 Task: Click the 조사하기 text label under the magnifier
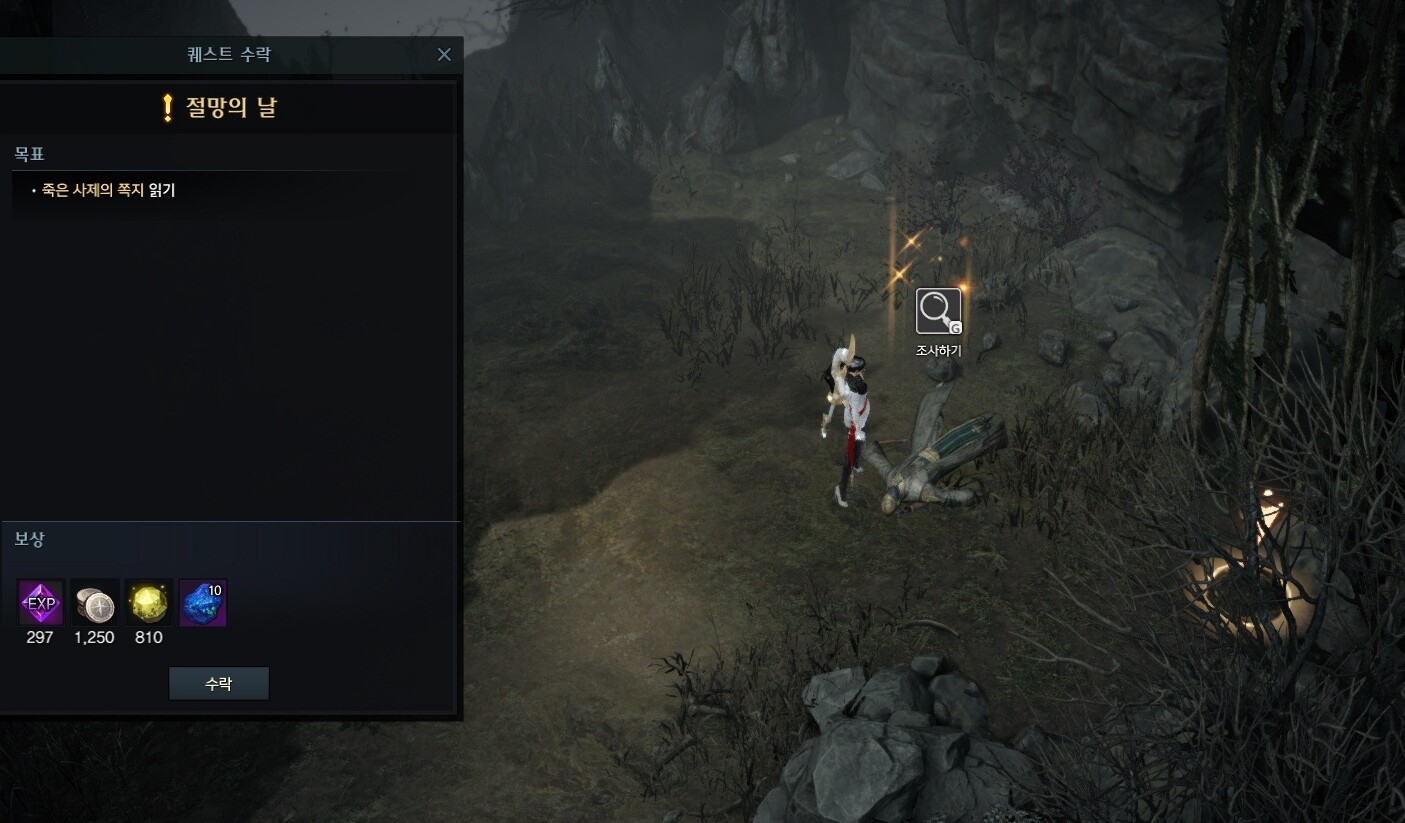(x=937, y=351)
